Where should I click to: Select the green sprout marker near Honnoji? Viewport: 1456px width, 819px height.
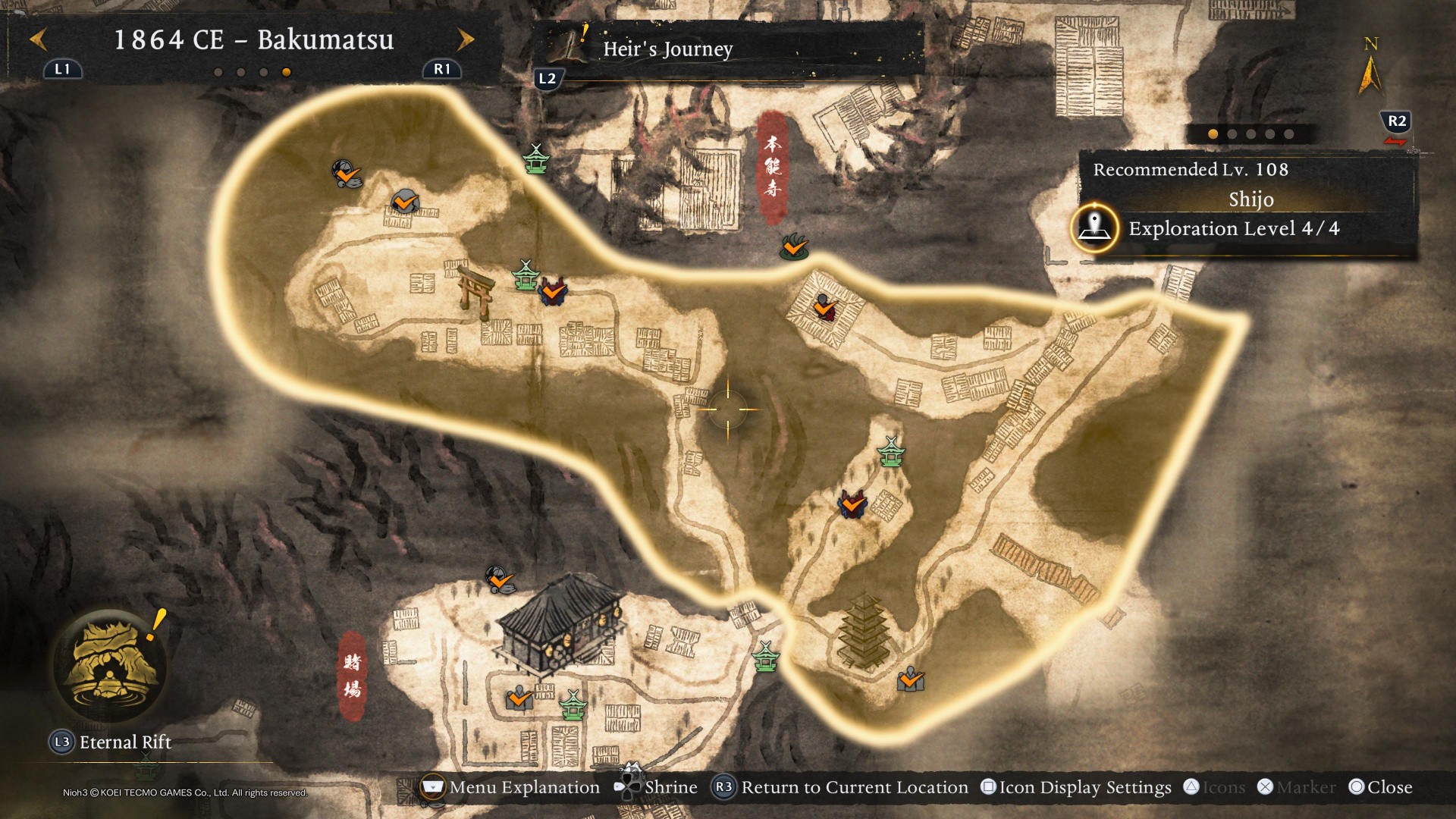pos(794,246)
